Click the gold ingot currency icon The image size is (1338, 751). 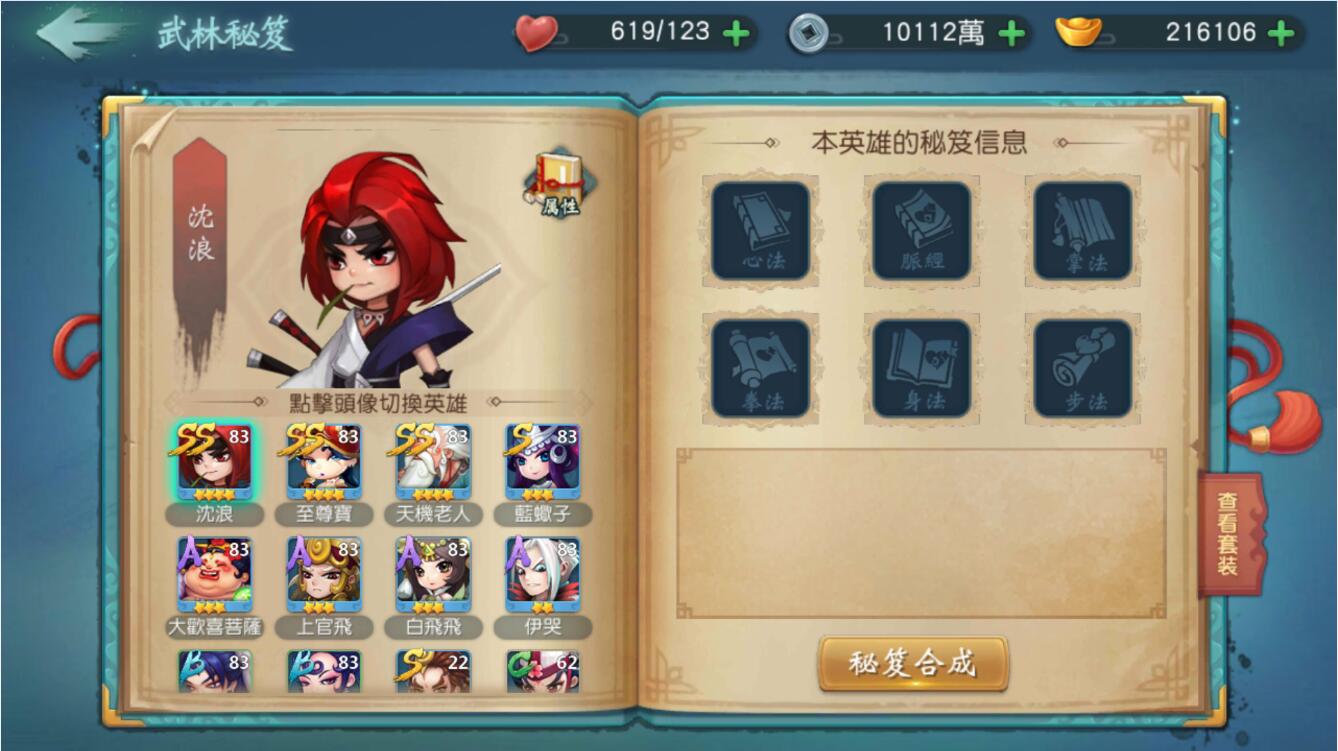1077,32
